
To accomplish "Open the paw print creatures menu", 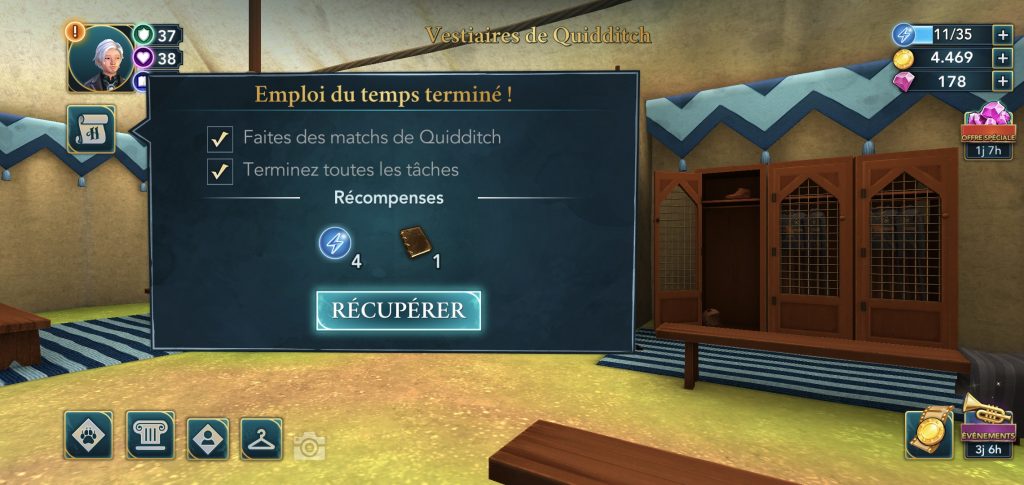I will pos(88,435).
